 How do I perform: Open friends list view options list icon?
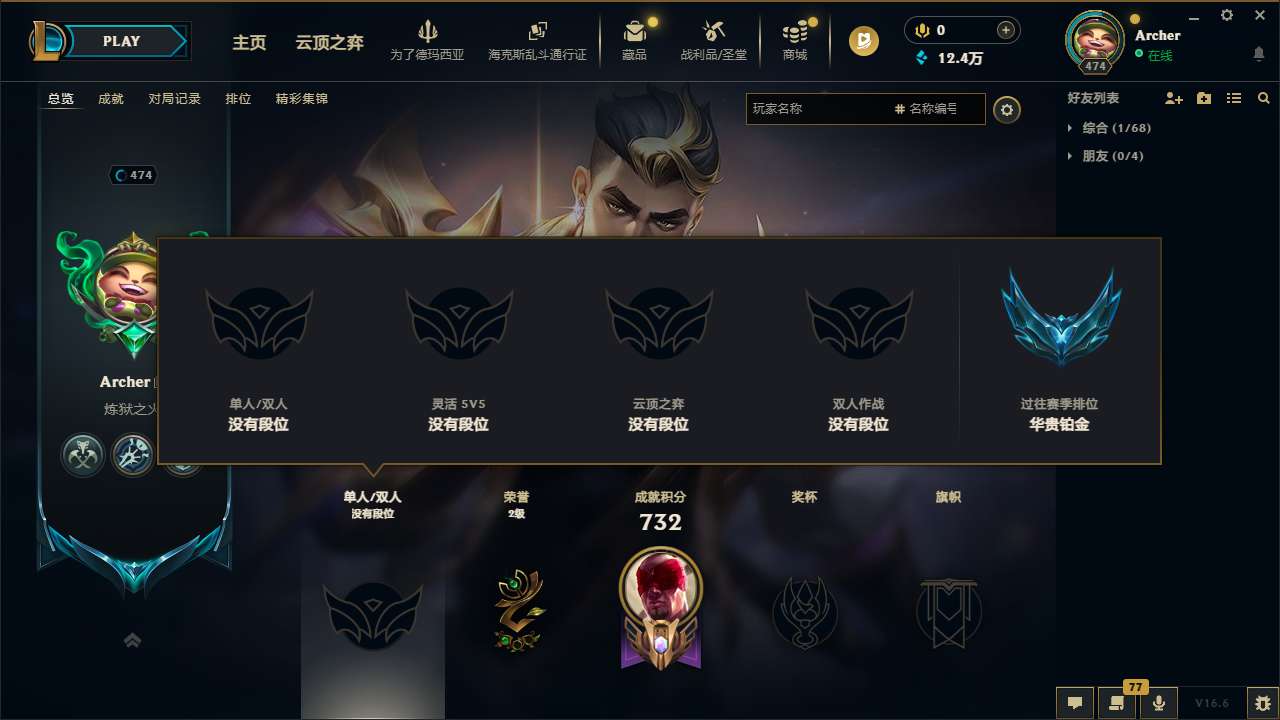pos(1233,98)
